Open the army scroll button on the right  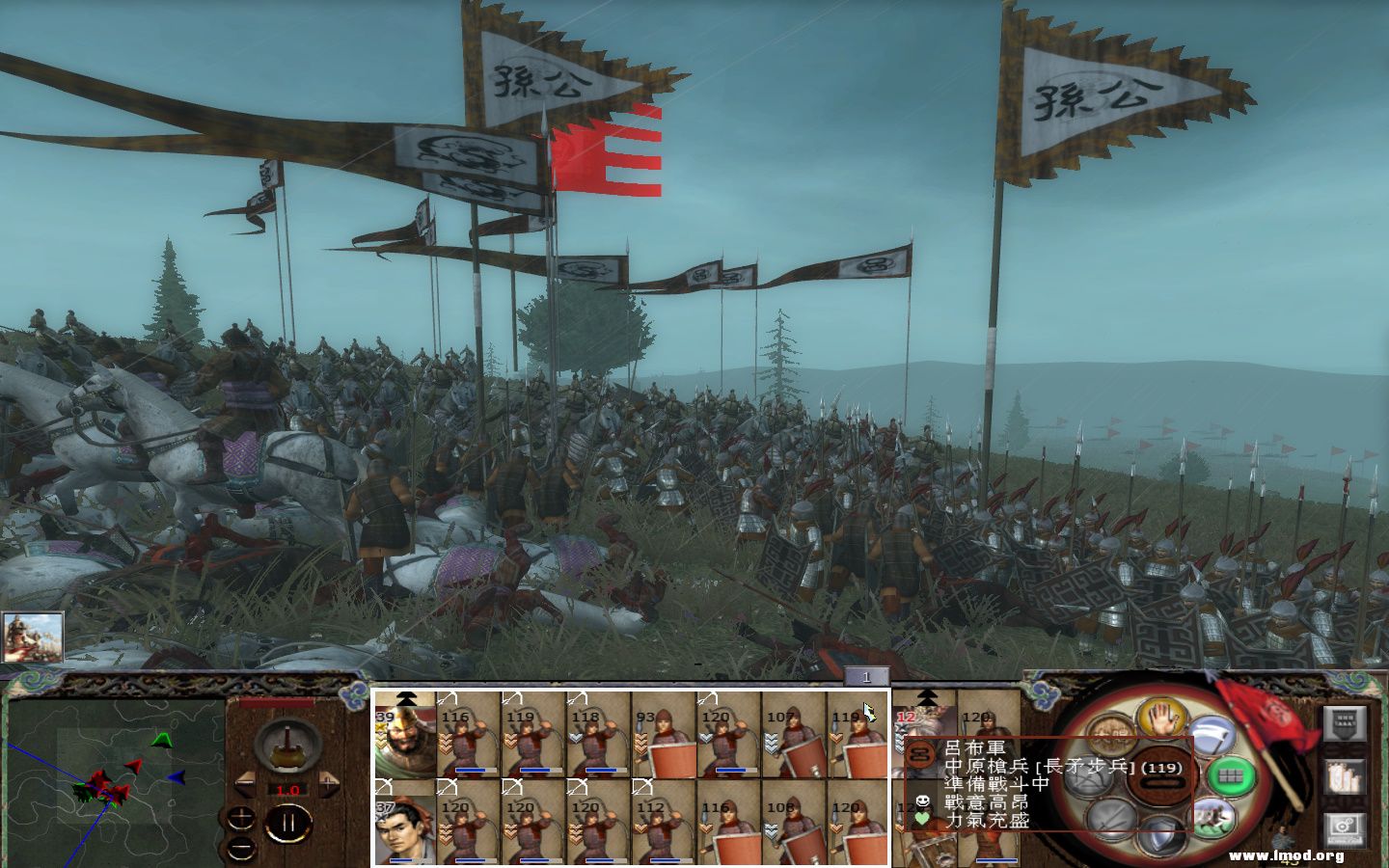click(x=1345, y=776)
